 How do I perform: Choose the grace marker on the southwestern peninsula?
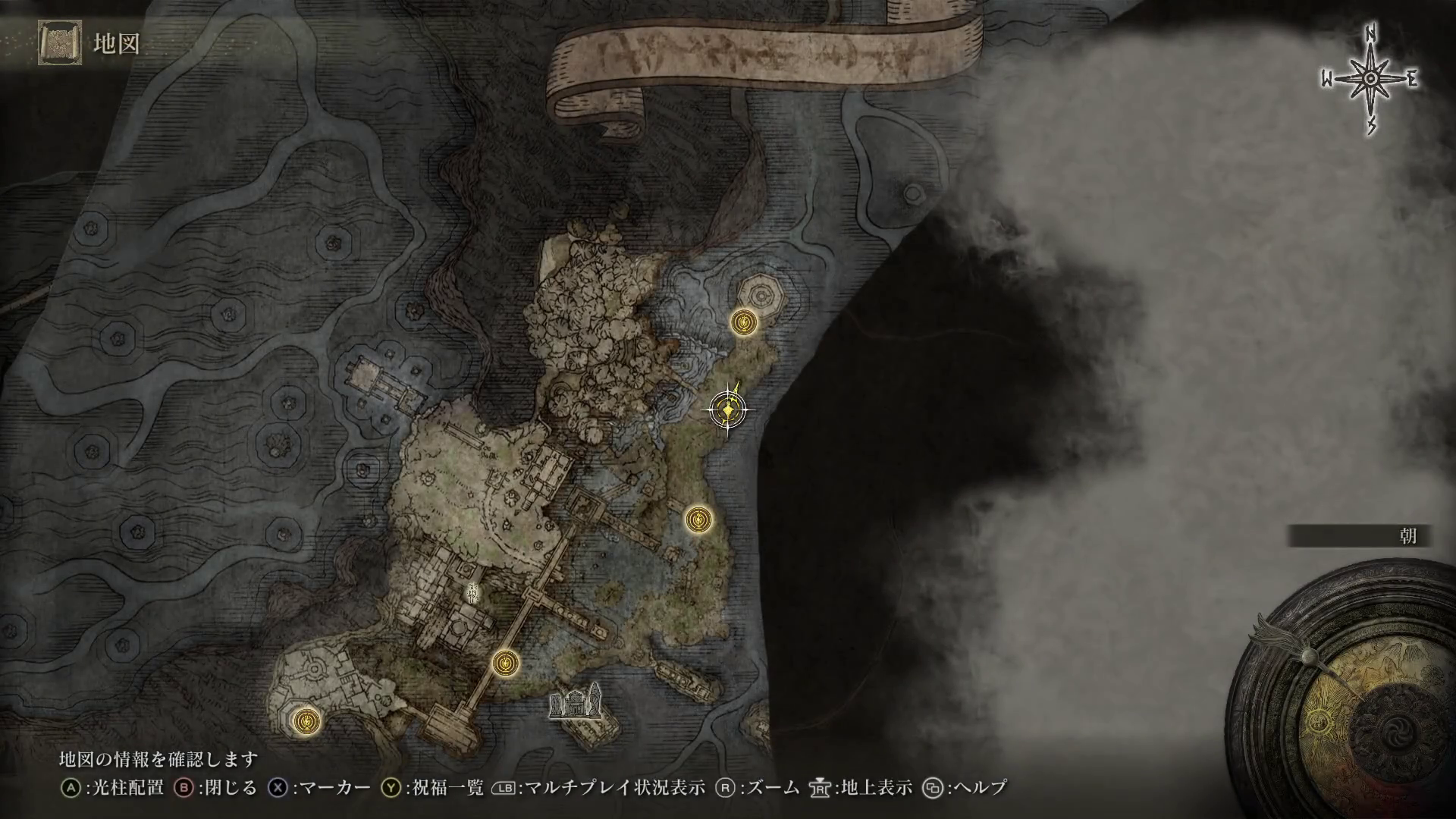306,720
